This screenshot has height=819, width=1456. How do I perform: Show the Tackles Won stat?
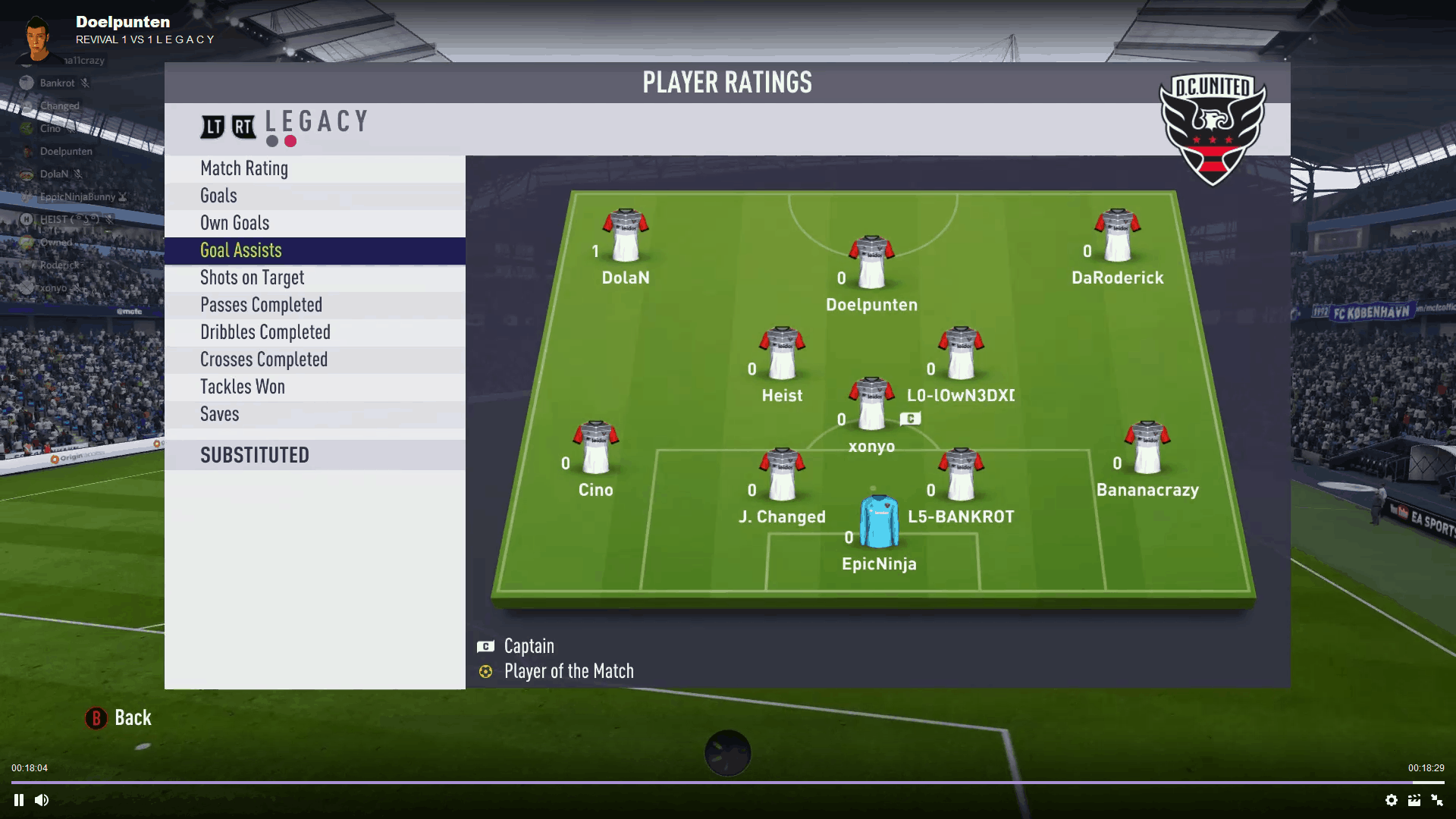tap(242, 387)
